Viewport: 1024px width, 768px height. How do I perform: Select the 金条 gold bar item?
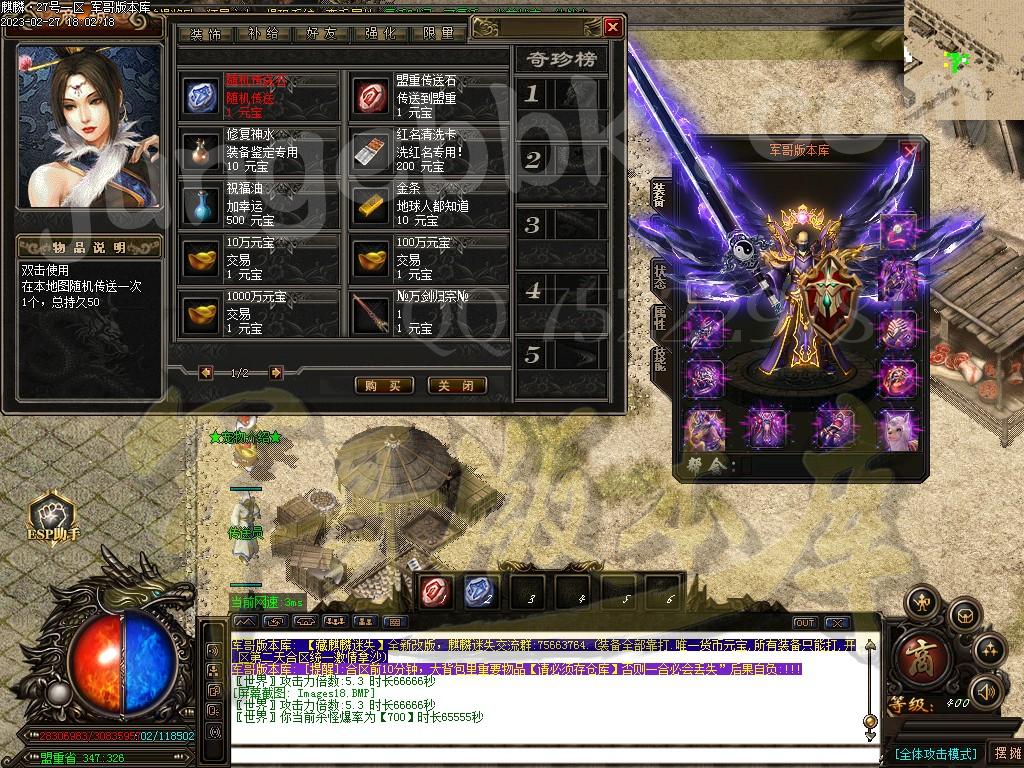(372, 205)
